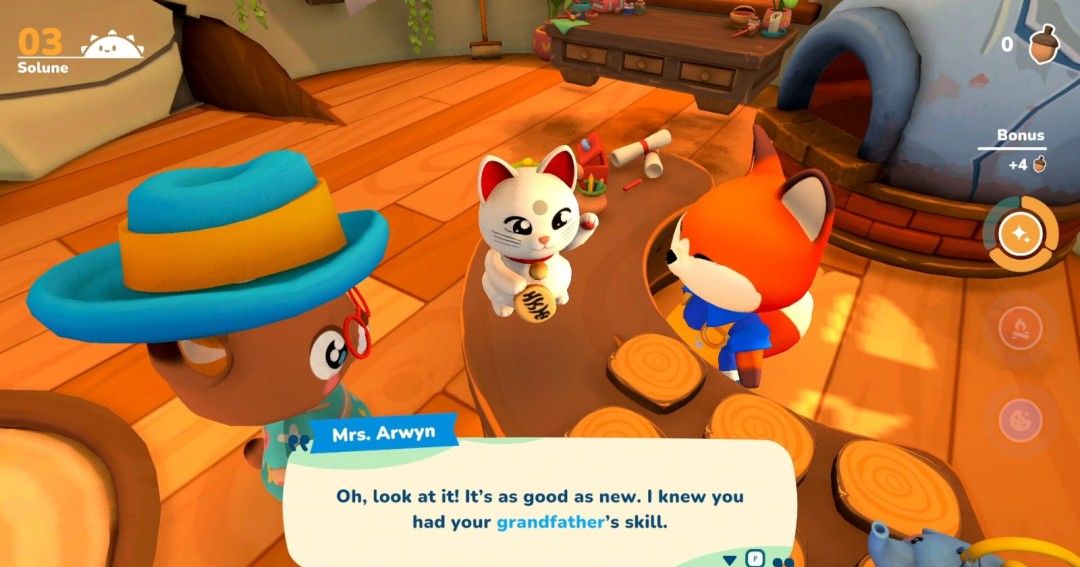This screenshot has height=567, width=1080.
Task: Activate the sparkle ability wheel icon
Action: (x=1020, y=234)
